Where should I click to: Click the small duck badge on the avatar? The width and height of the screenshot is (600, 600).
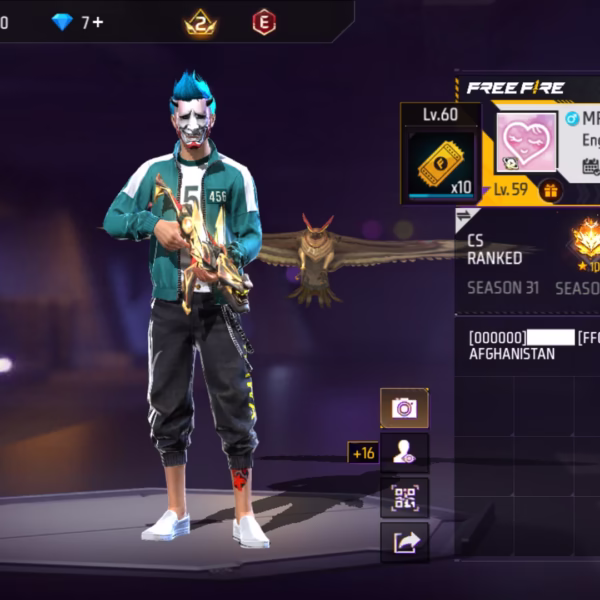510,163
